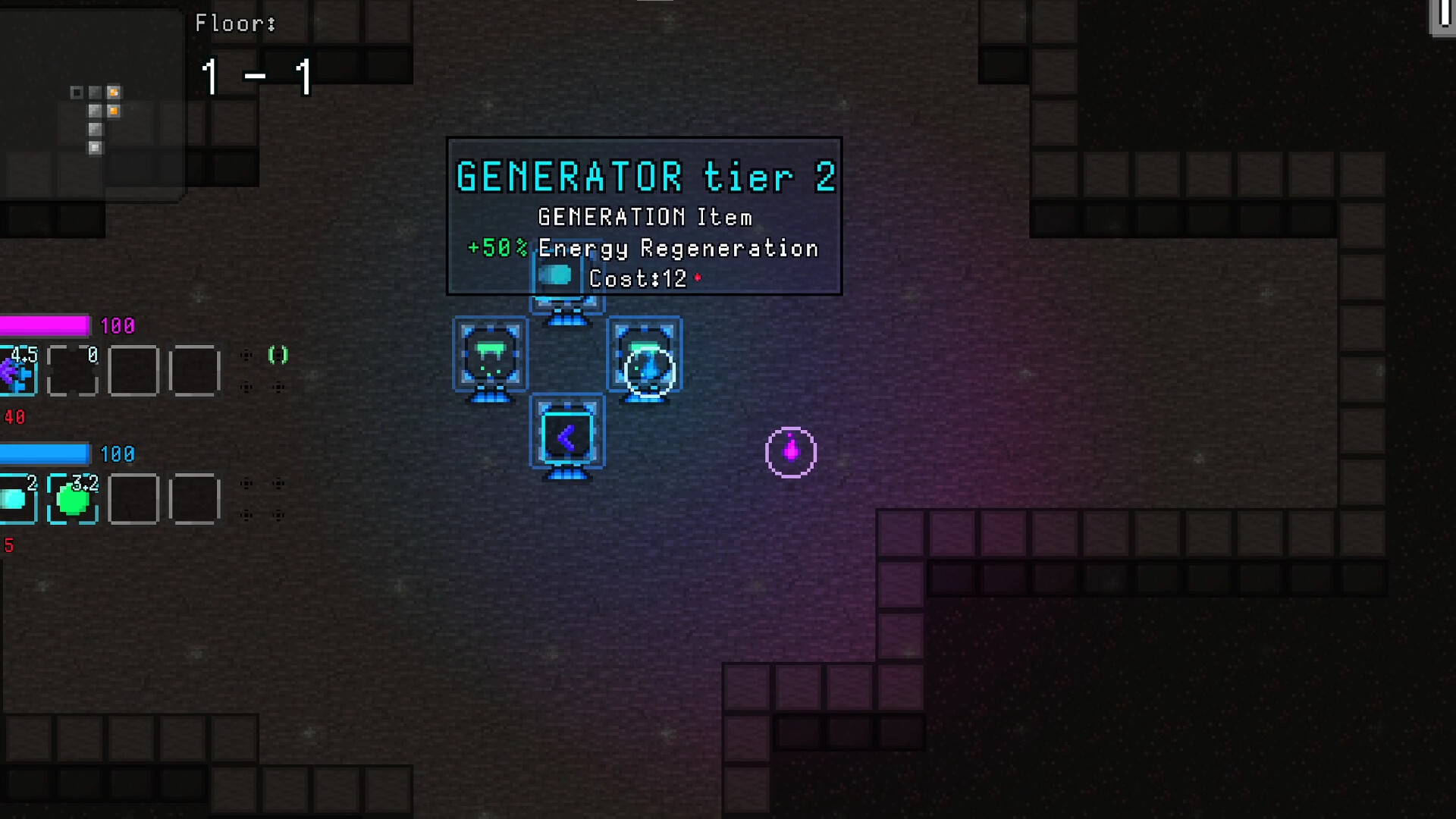This screenshot has height=819, width=1456.
Task: Click the red dot next to Cost:12
Action: point(696,278)
